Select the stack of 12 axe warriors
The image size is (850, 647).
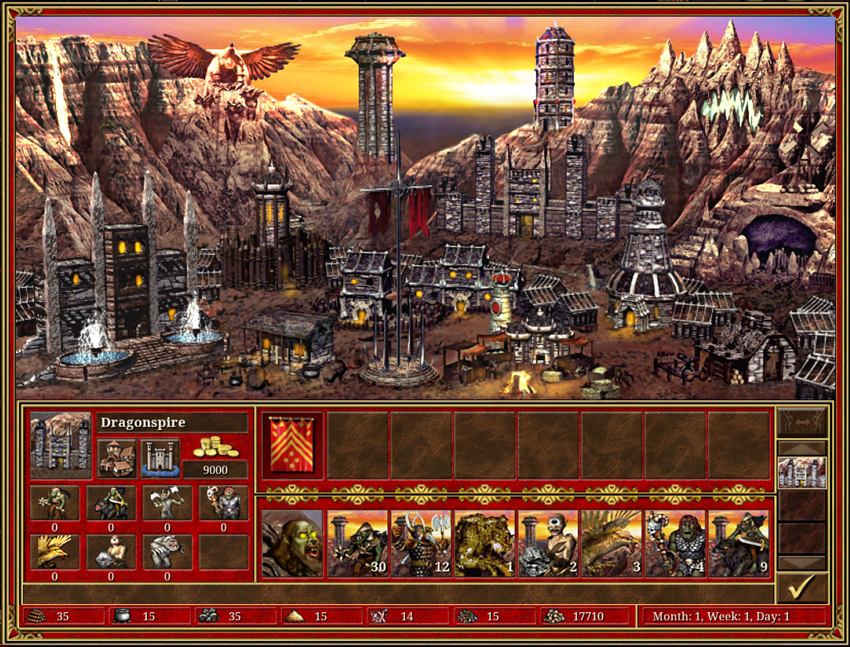click(x=421, y=543)
